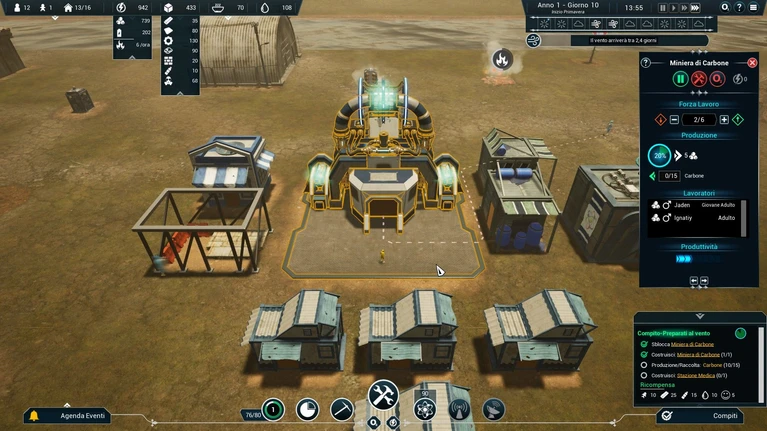Pause the coal mine with the green button
Viewport: 767px width, 431px height.
(x=680, y=79)
